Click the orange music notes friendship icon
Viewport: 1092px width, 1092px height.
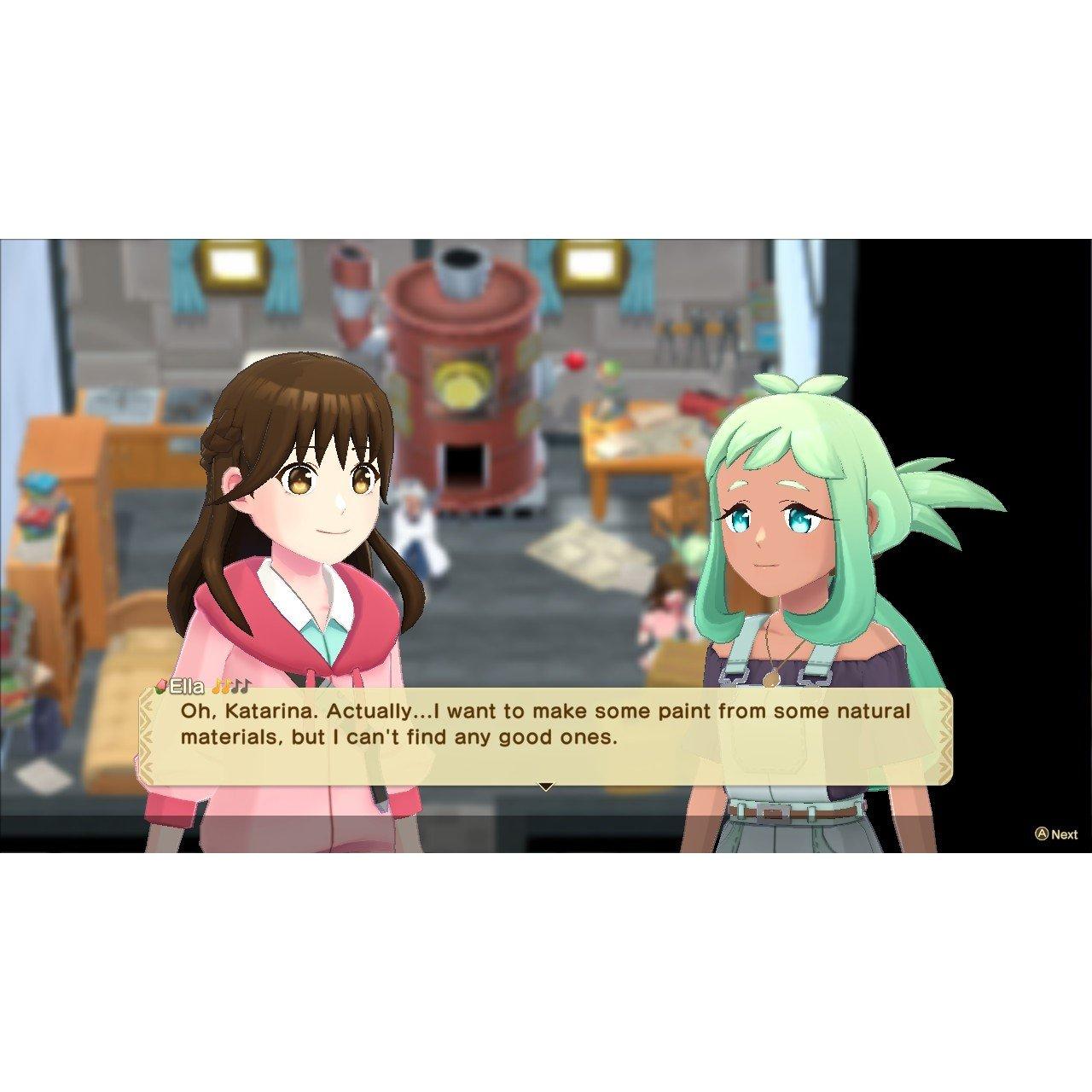click(222, 685)
